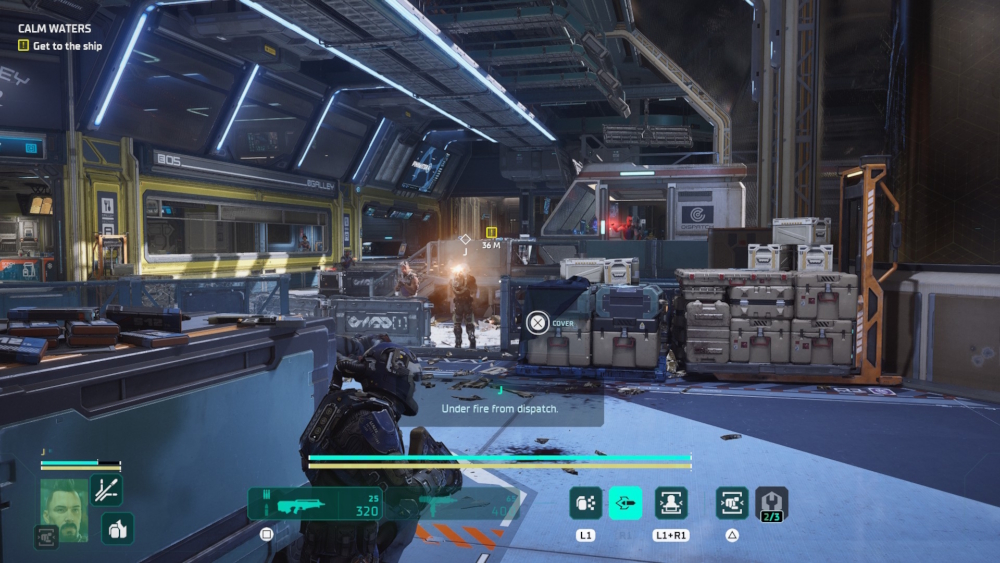Select the small chip icon below the portrait
1000x563 pixels.
[x=46, y=536]
